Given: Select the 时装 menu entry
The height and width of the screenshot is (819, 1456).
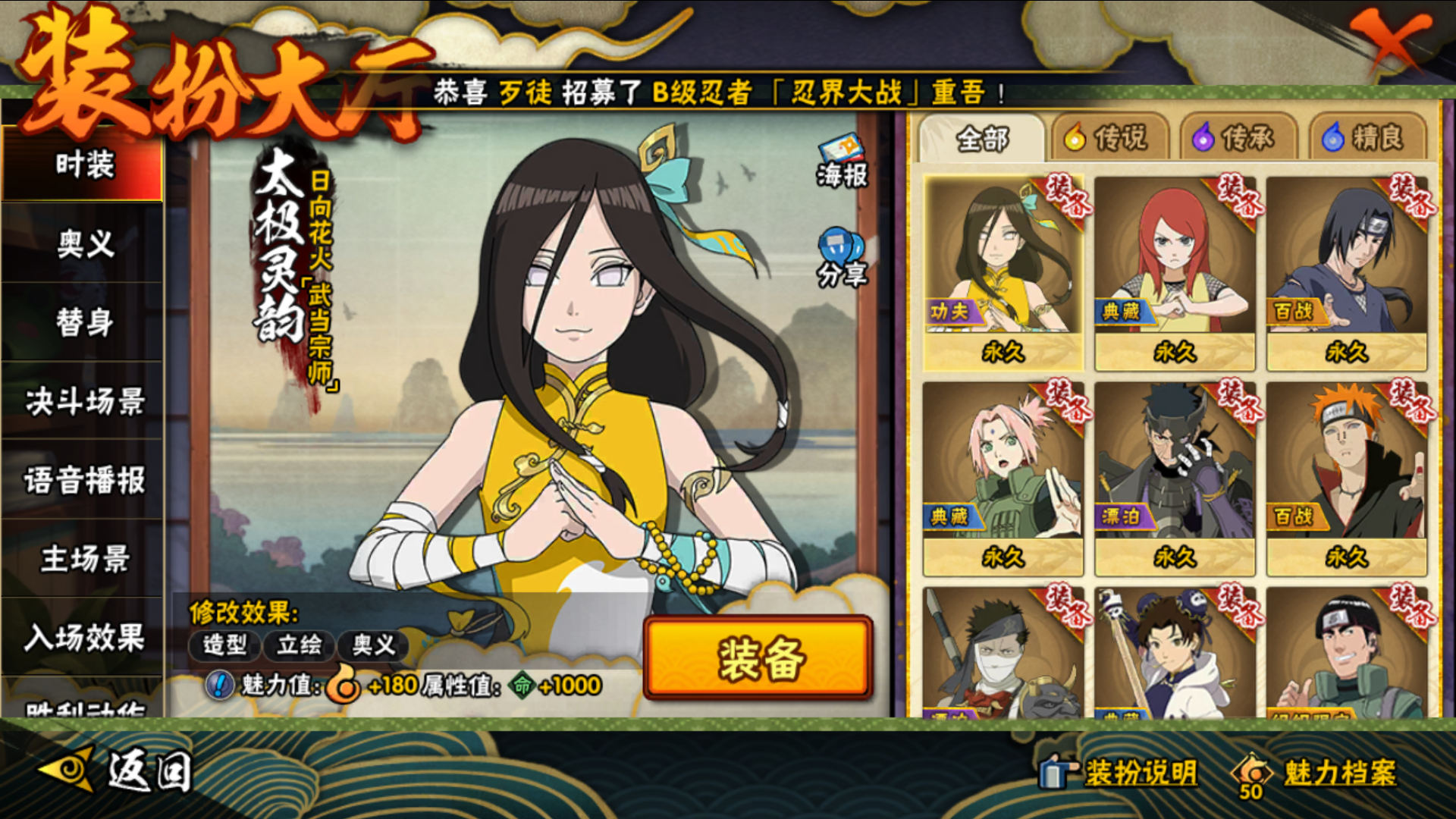Looking at the screenshot, I should point(83,165).
